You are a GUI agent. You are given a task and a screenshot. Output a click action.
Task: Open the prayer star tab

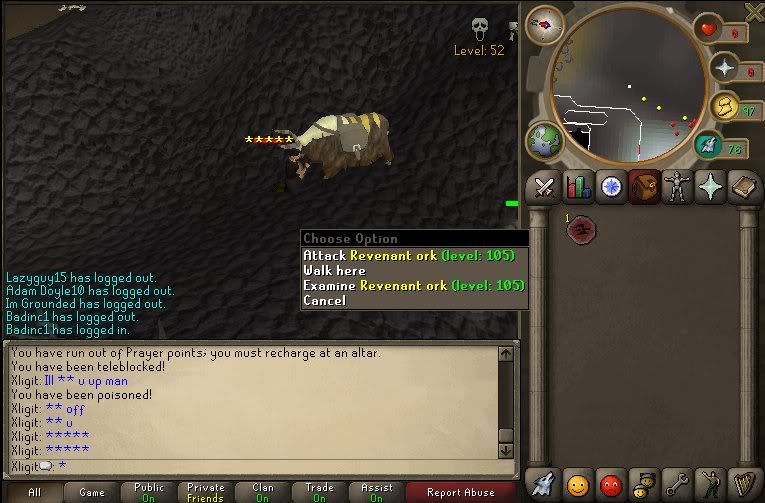tap(711, 187)
